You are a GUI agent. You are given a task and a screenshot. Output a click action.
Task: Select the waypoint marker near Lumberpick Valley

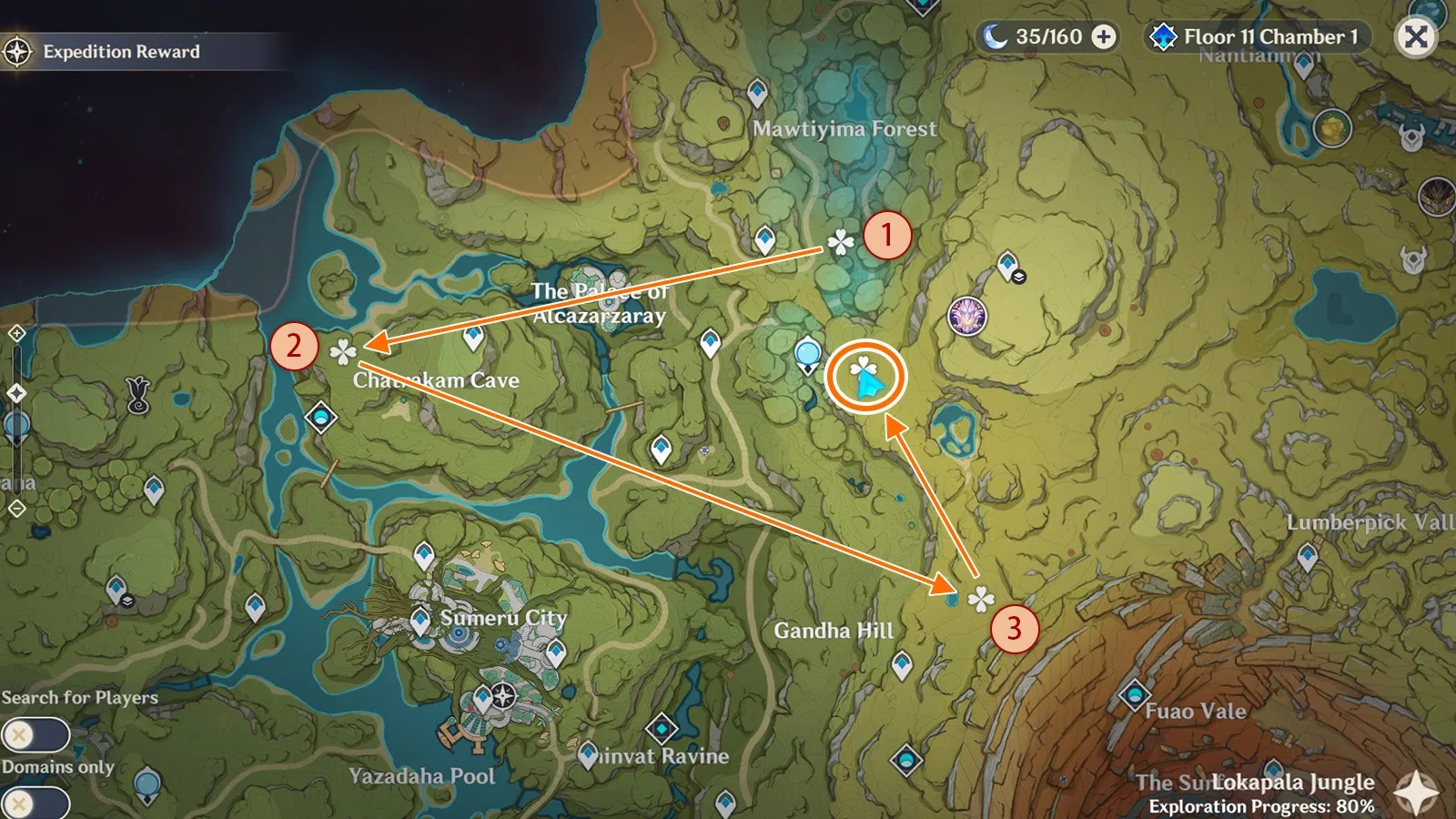[x=1307, y=554]
